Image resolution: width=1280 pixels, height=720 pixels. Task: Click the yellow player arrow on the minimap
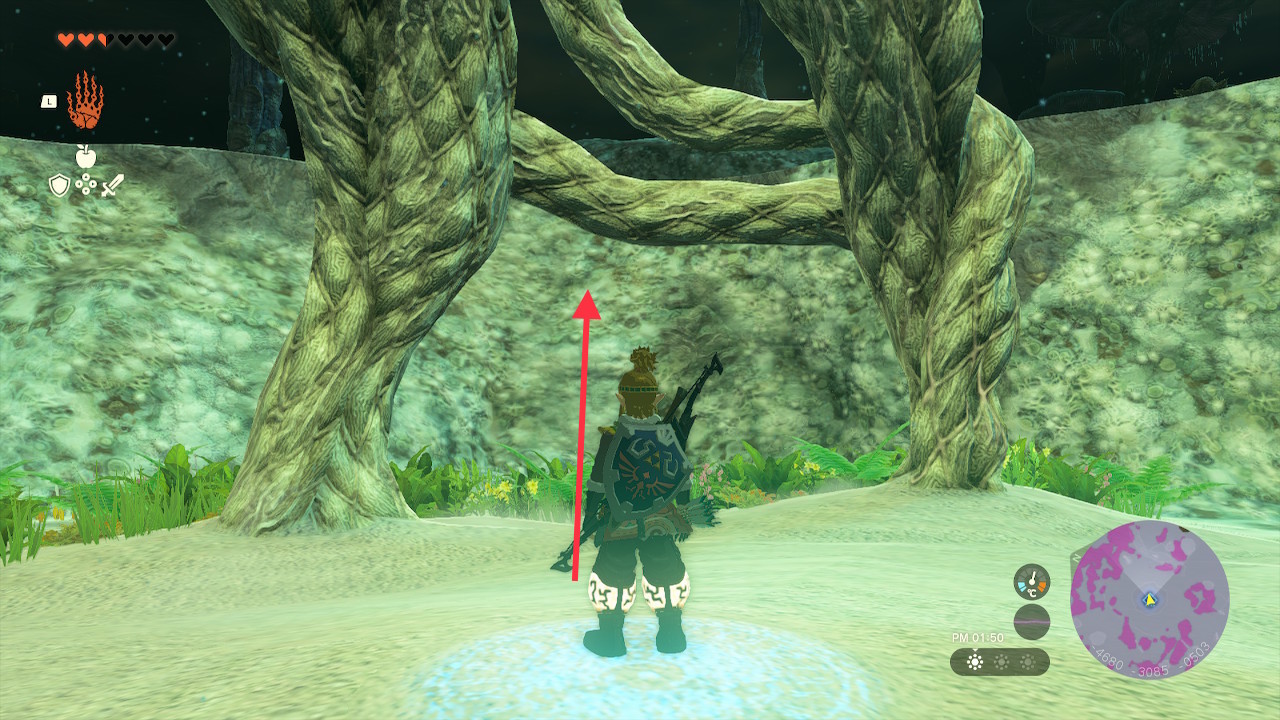[x=1150, y=599]
